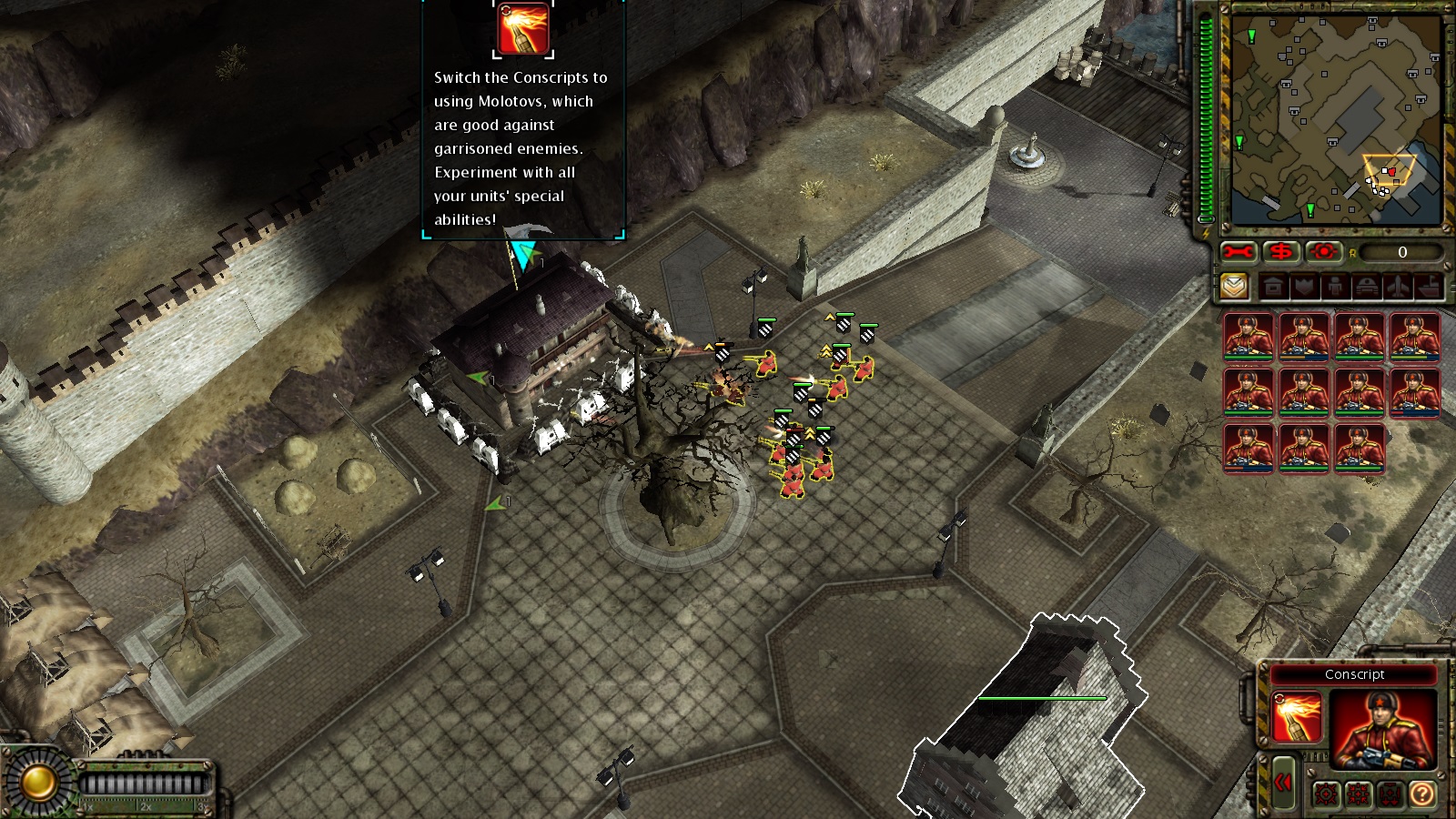Choose the inward-arrows stance button
Viewport: 1456px width, 819px height.
click(x=1358, y=794)
